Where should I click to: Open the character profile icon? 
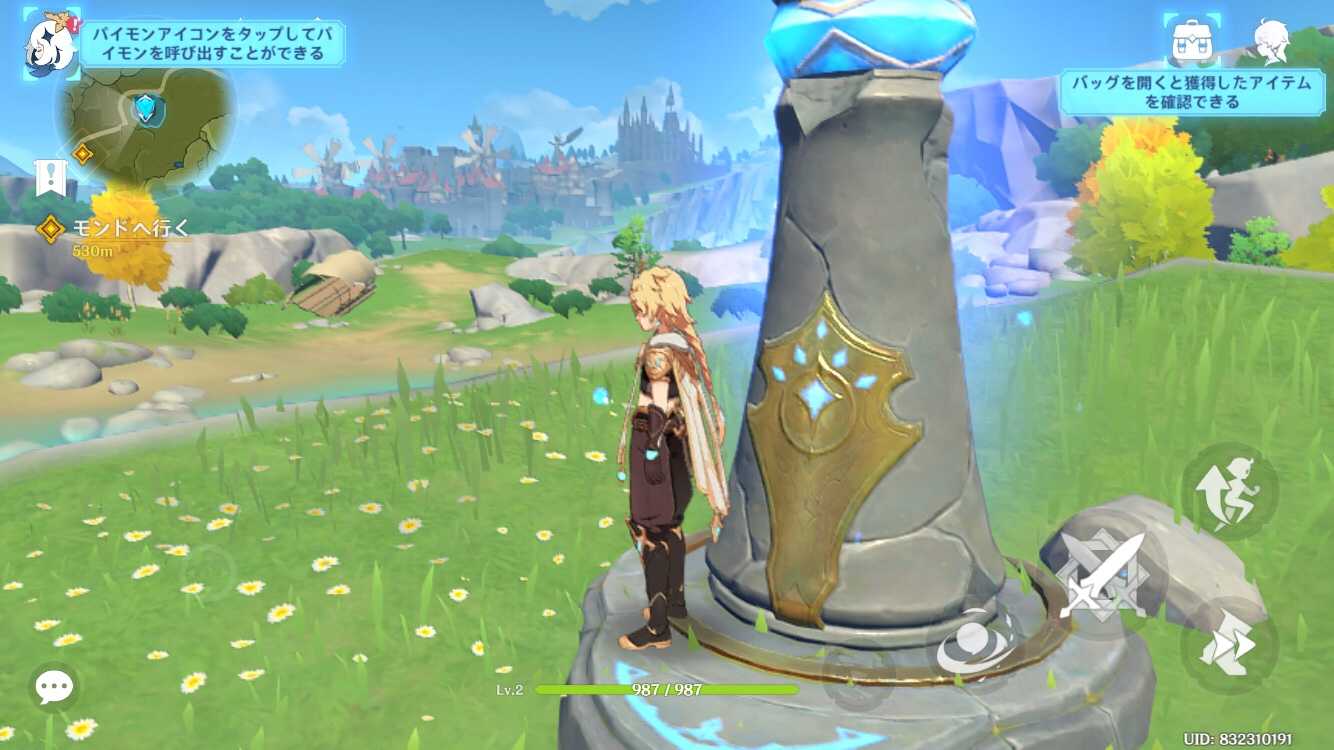click(x=1270, y=40)
